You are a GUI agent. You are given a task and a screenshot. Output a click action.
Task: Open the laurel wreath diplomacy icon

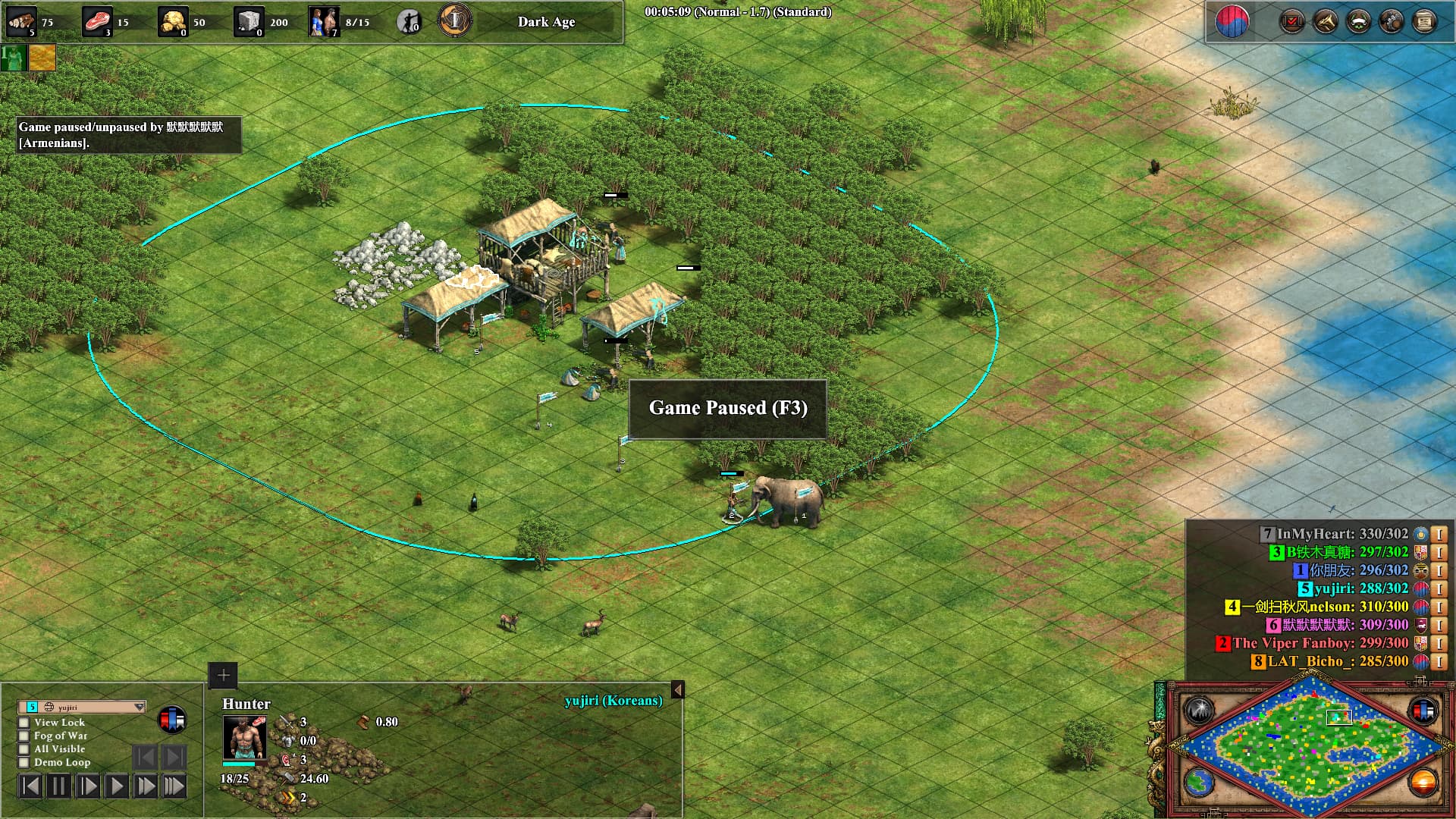point(1358,21)
